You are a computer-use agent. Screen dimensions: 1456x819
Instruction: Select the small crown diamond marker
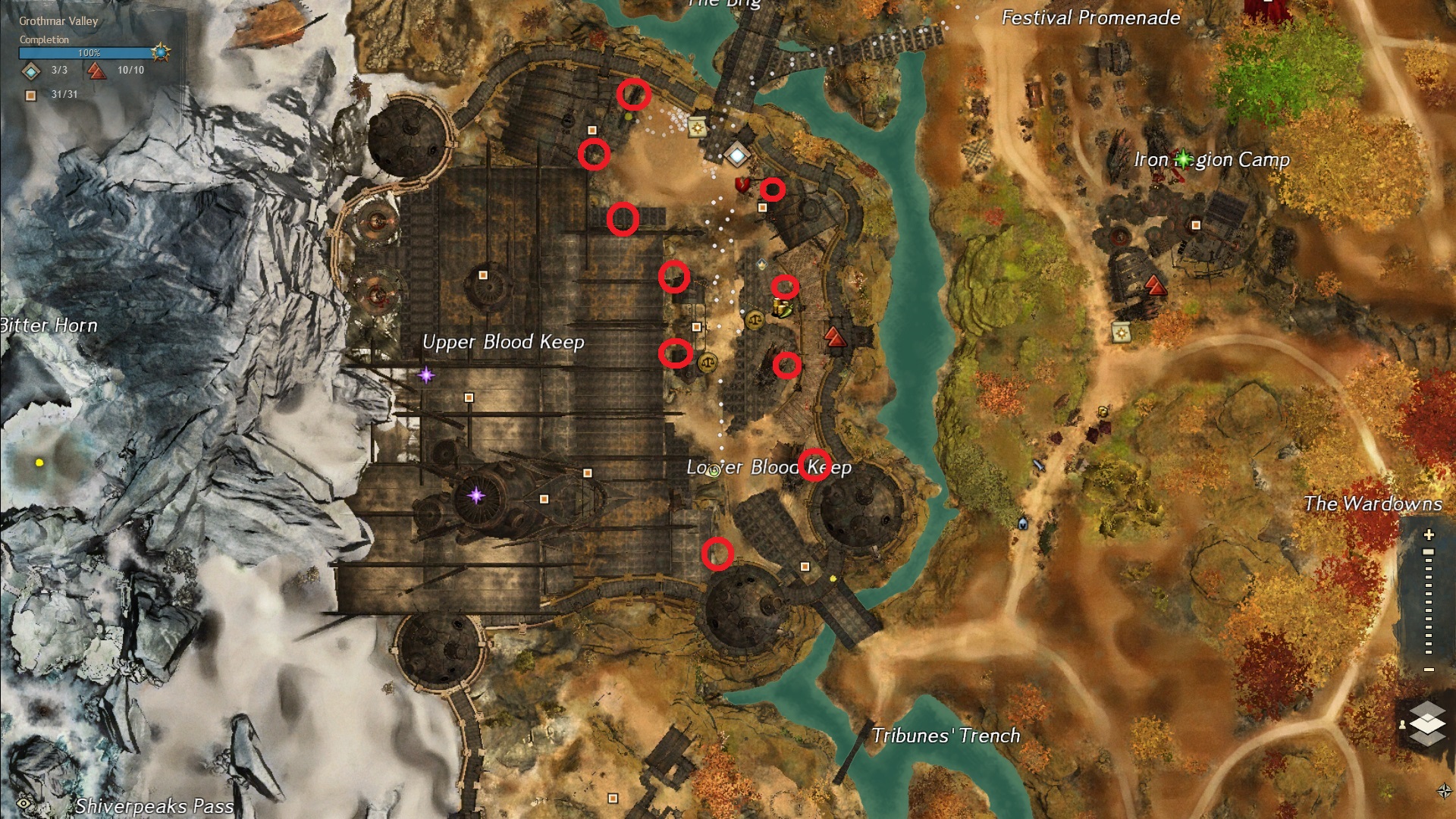tap(761, 264)
